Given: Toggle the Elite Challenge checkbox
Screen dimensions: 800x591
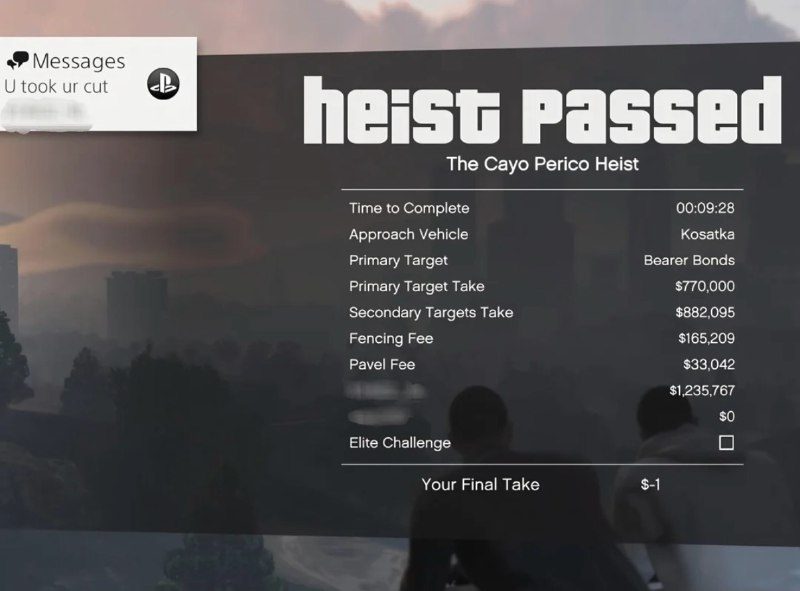Looking at the screenshot, I should click(x=726, y=443).
